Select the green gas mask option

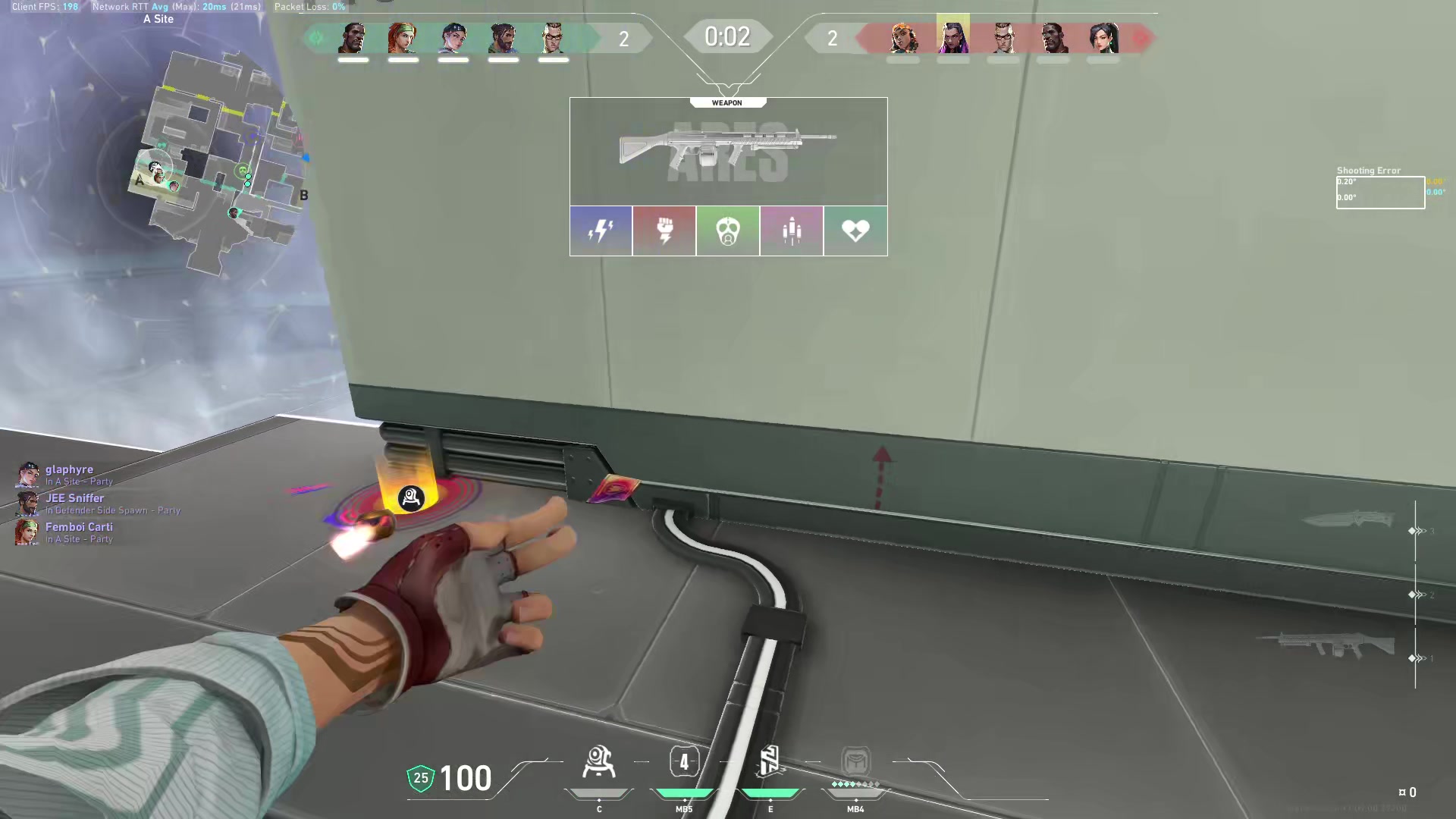coord(728,231)
